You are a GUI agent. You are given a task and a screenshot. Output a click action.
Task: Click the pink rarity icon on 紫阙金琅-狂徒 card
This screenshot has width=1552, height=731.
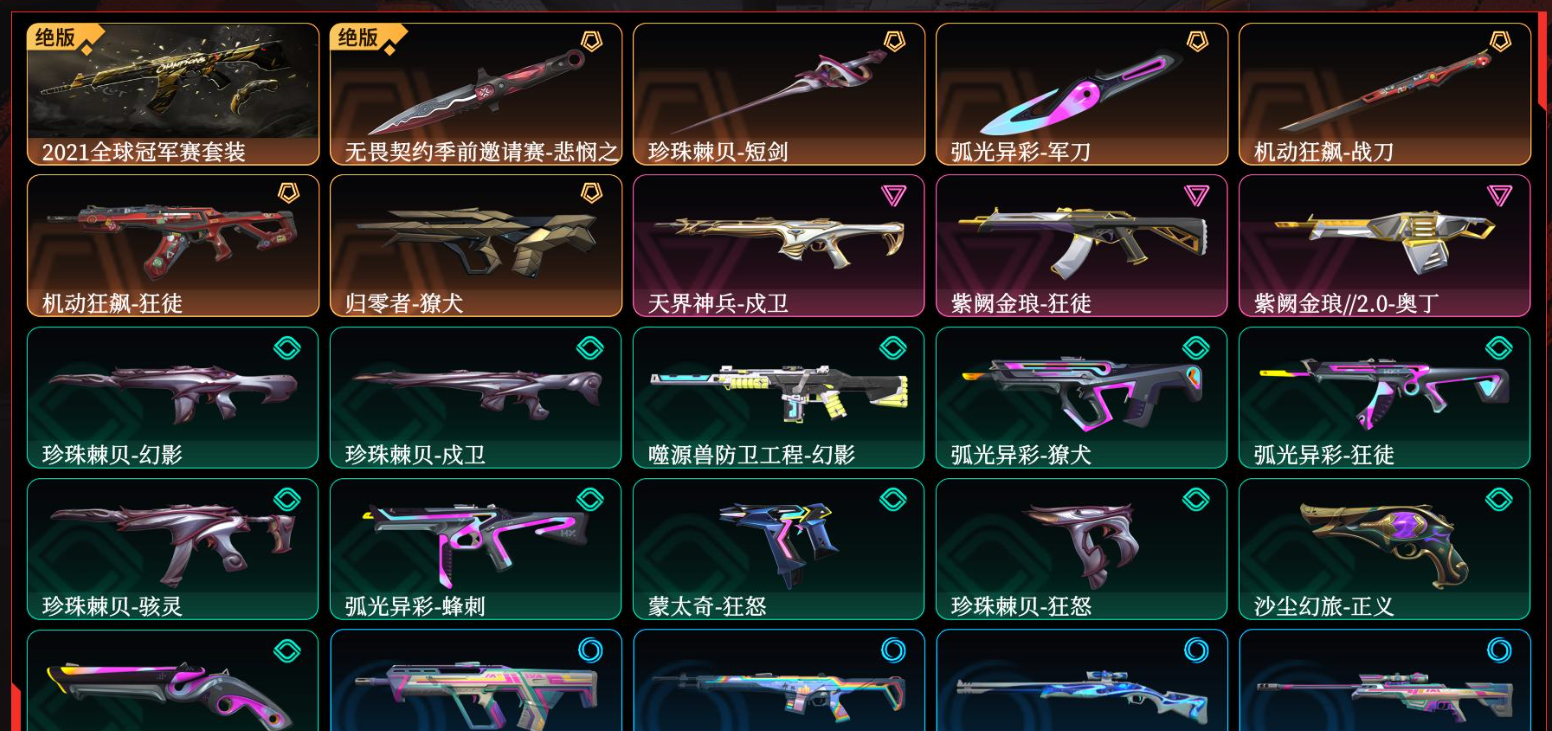(1196, 194)
